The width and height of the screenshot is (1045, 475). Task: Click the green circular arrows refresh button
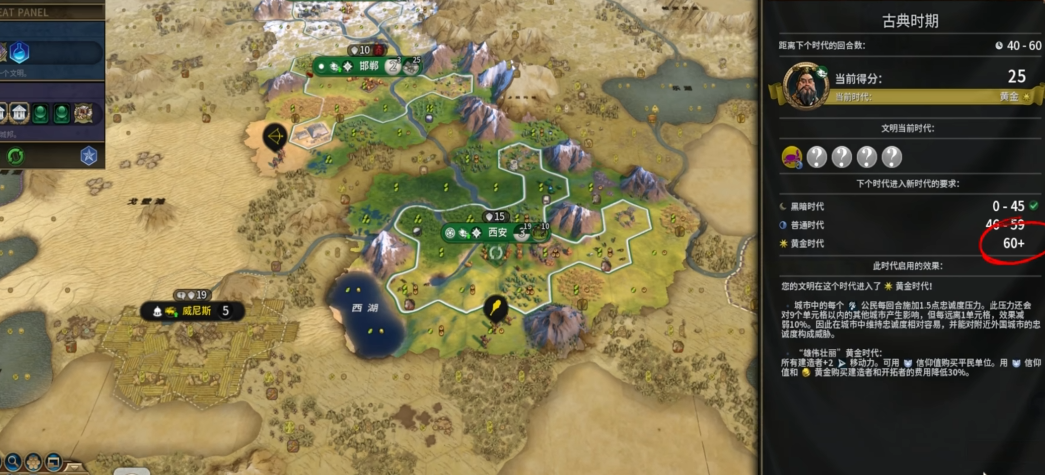pos(15,155)
